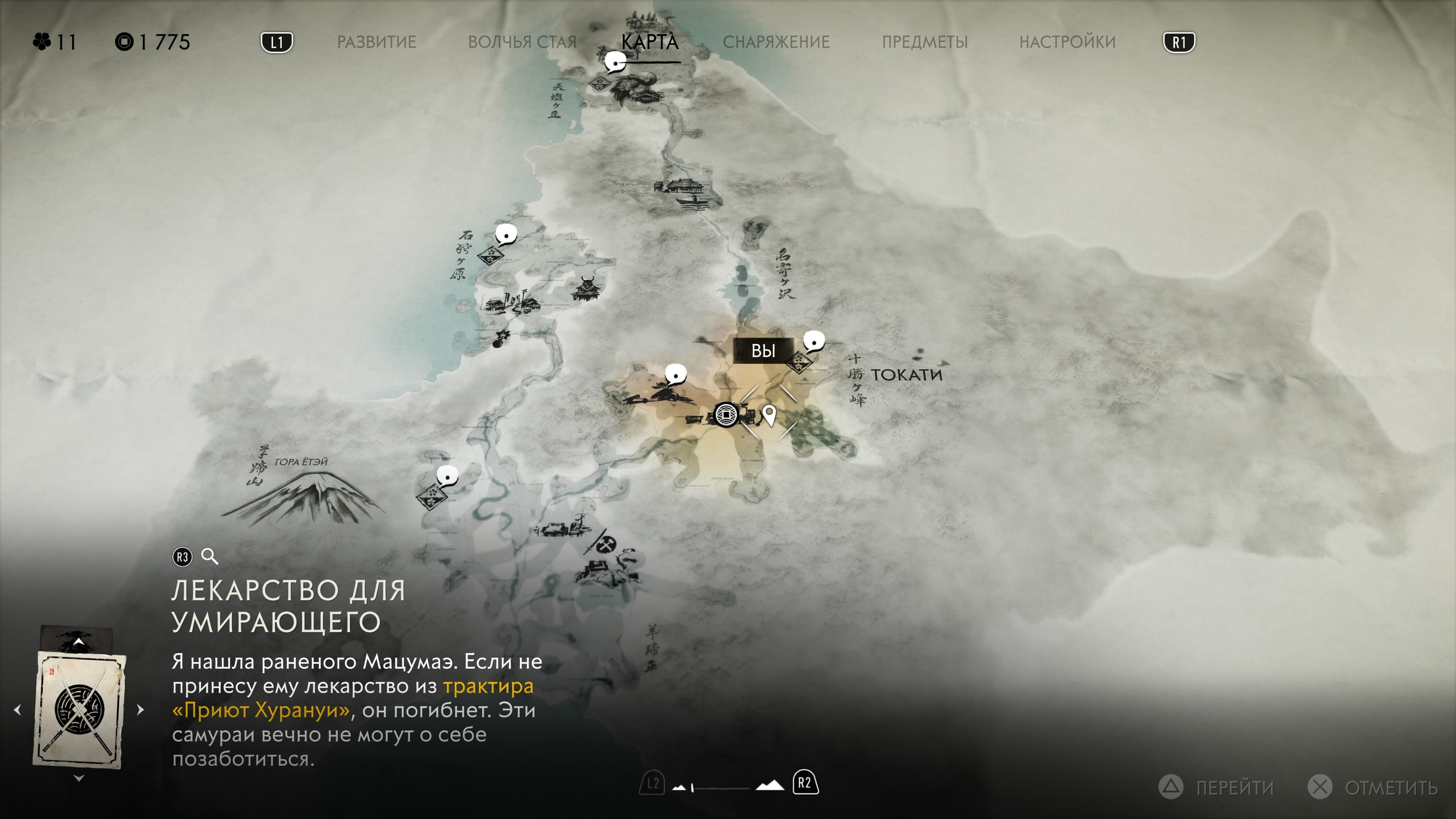
Task: Show the НАСТРОЙКИ tab
Action: tap(1067, 42)
